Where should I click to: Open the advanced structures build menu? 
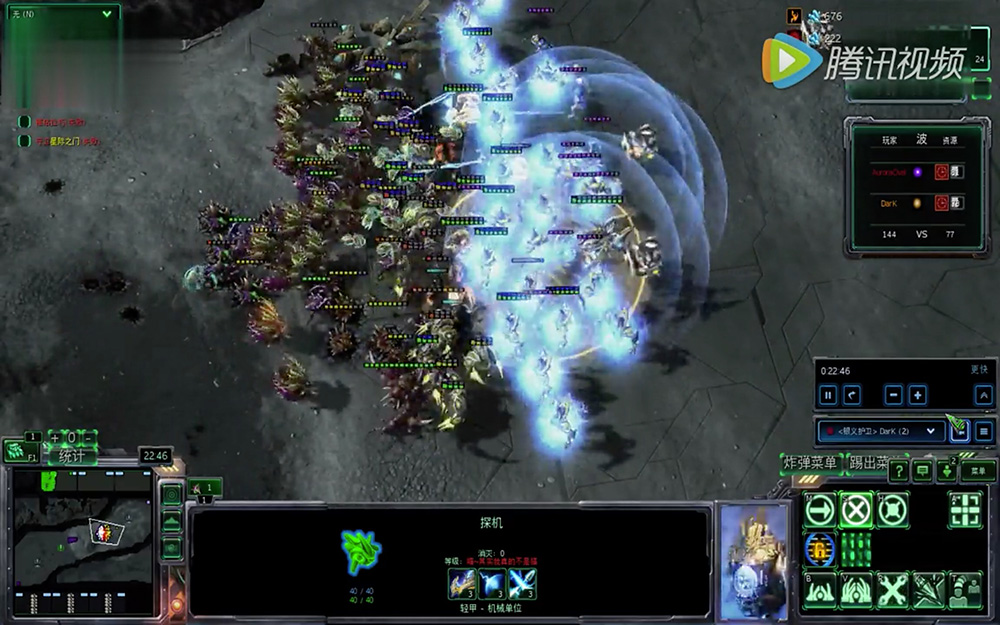pyautogui.click(x=855, y=589)
